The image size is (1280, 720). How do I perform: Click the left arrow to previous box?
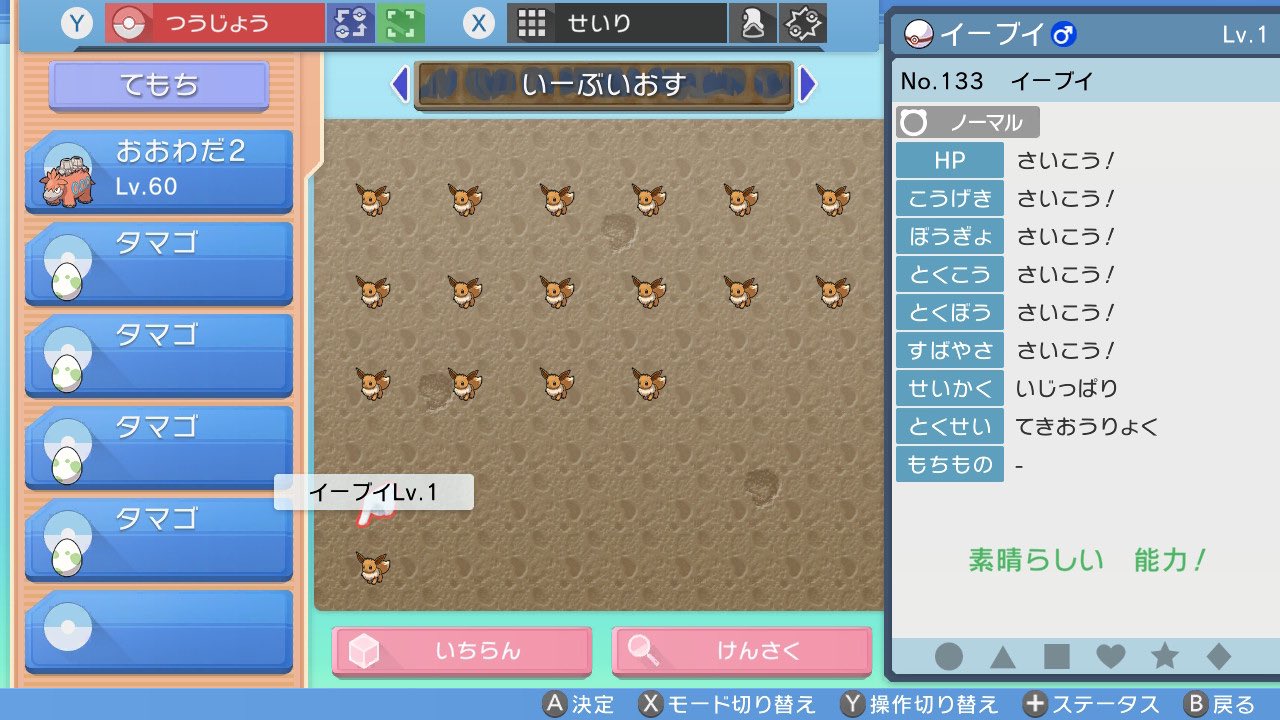(400, 87)
